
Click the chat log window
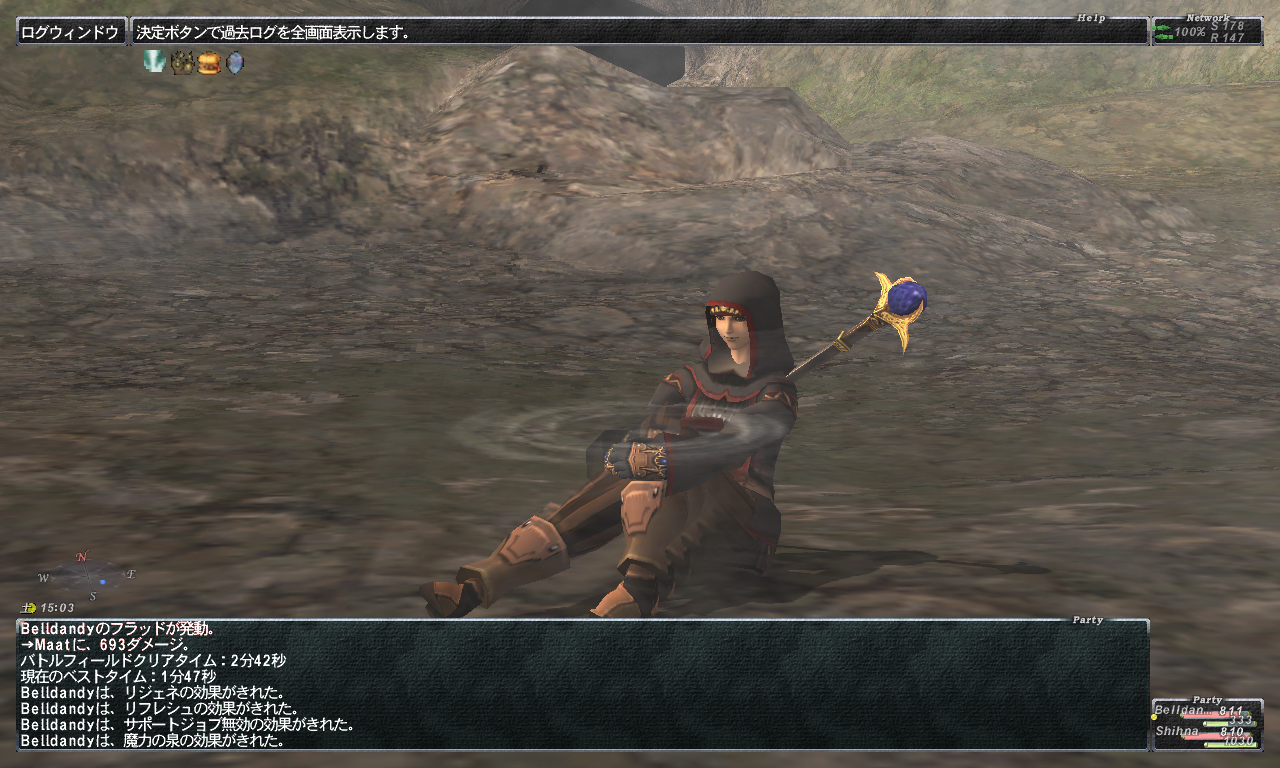click(x=582, y=686)
